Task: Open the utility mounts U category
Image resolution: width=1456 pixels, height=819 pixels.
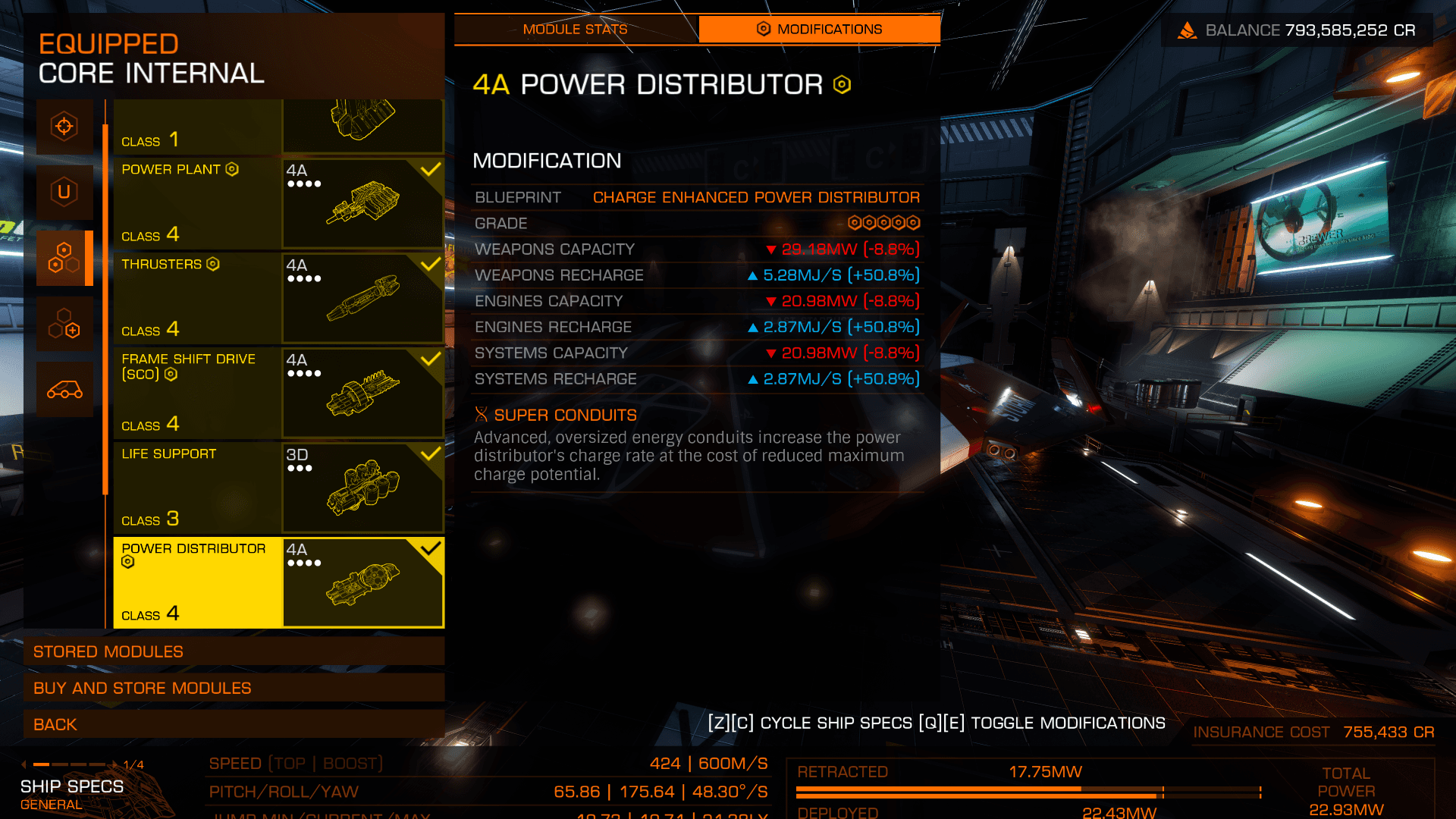Action: click(64, 192)
